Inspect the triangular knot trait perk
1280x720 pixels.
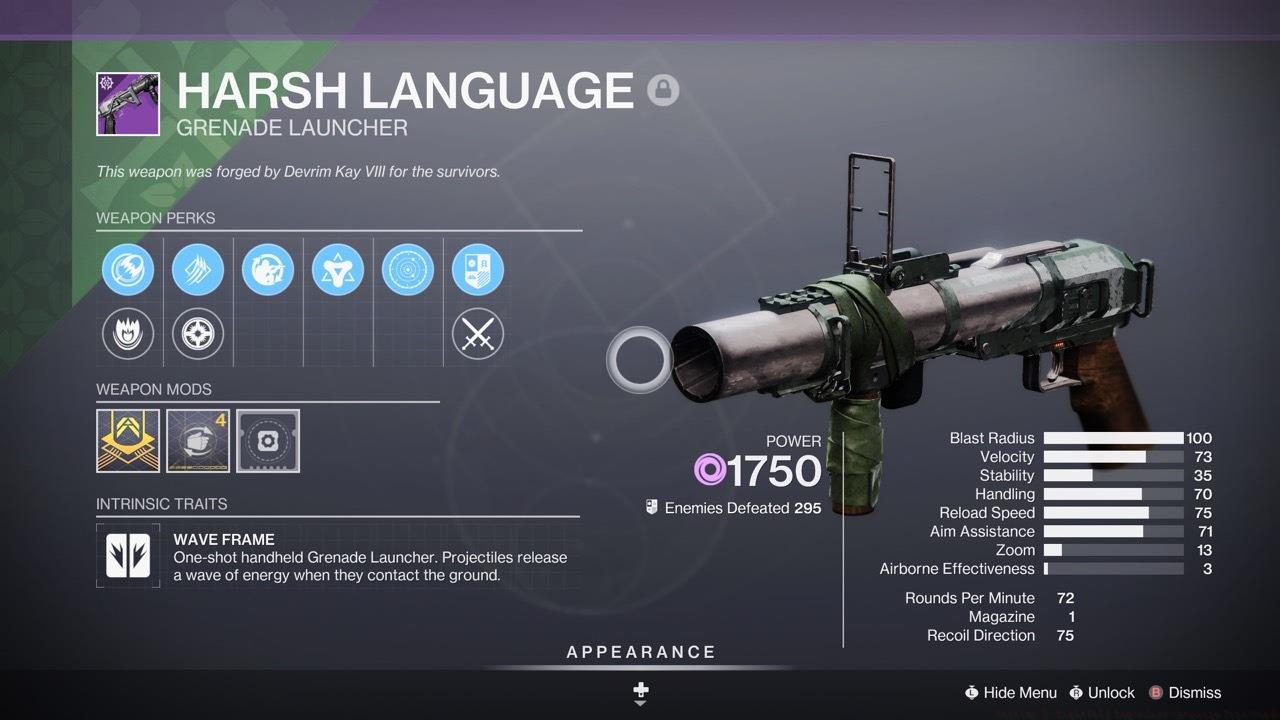click(338, 269)
